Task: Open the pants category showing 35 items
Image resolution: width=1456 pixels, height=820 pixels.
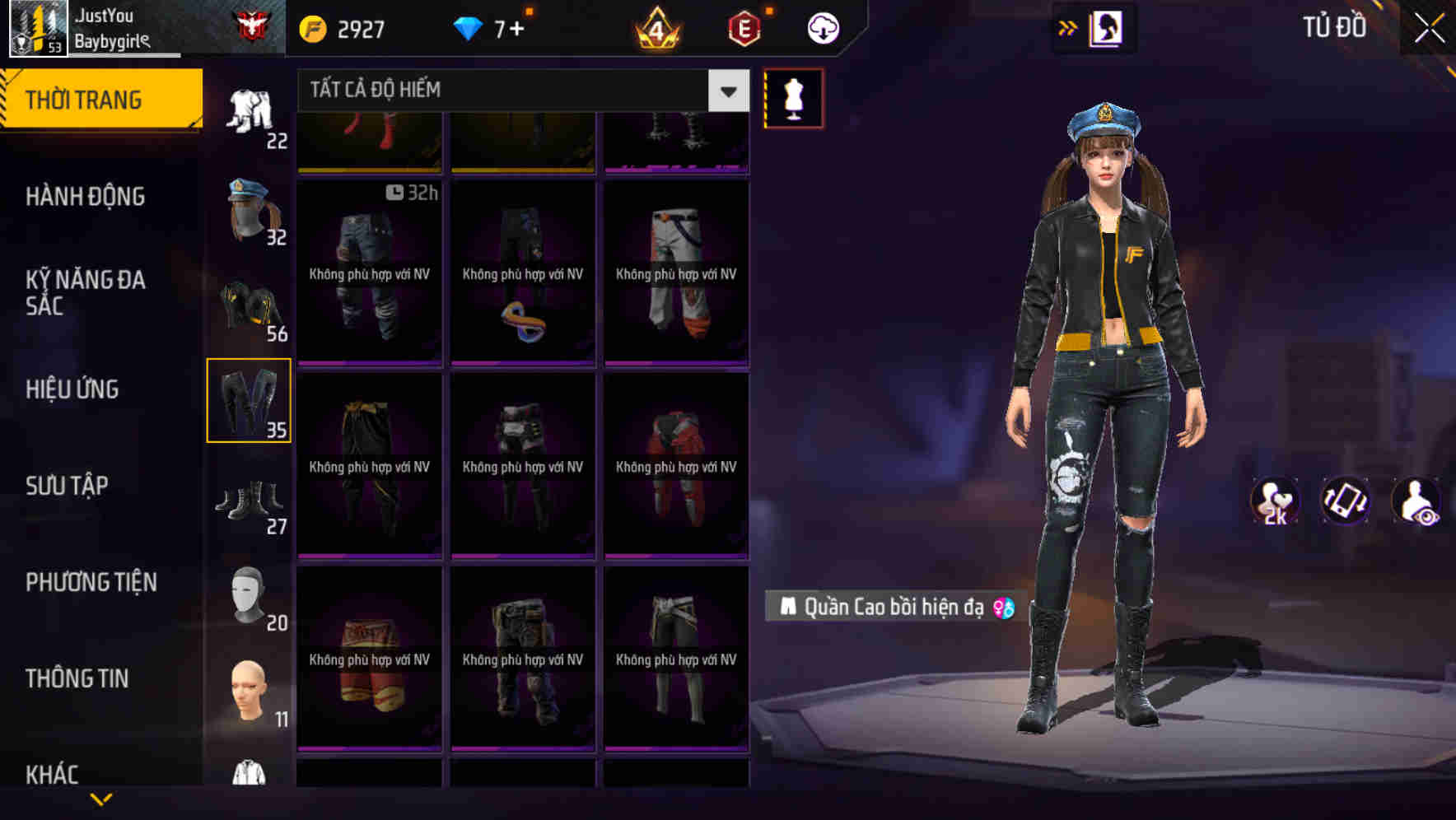Action: pos(250,399)
